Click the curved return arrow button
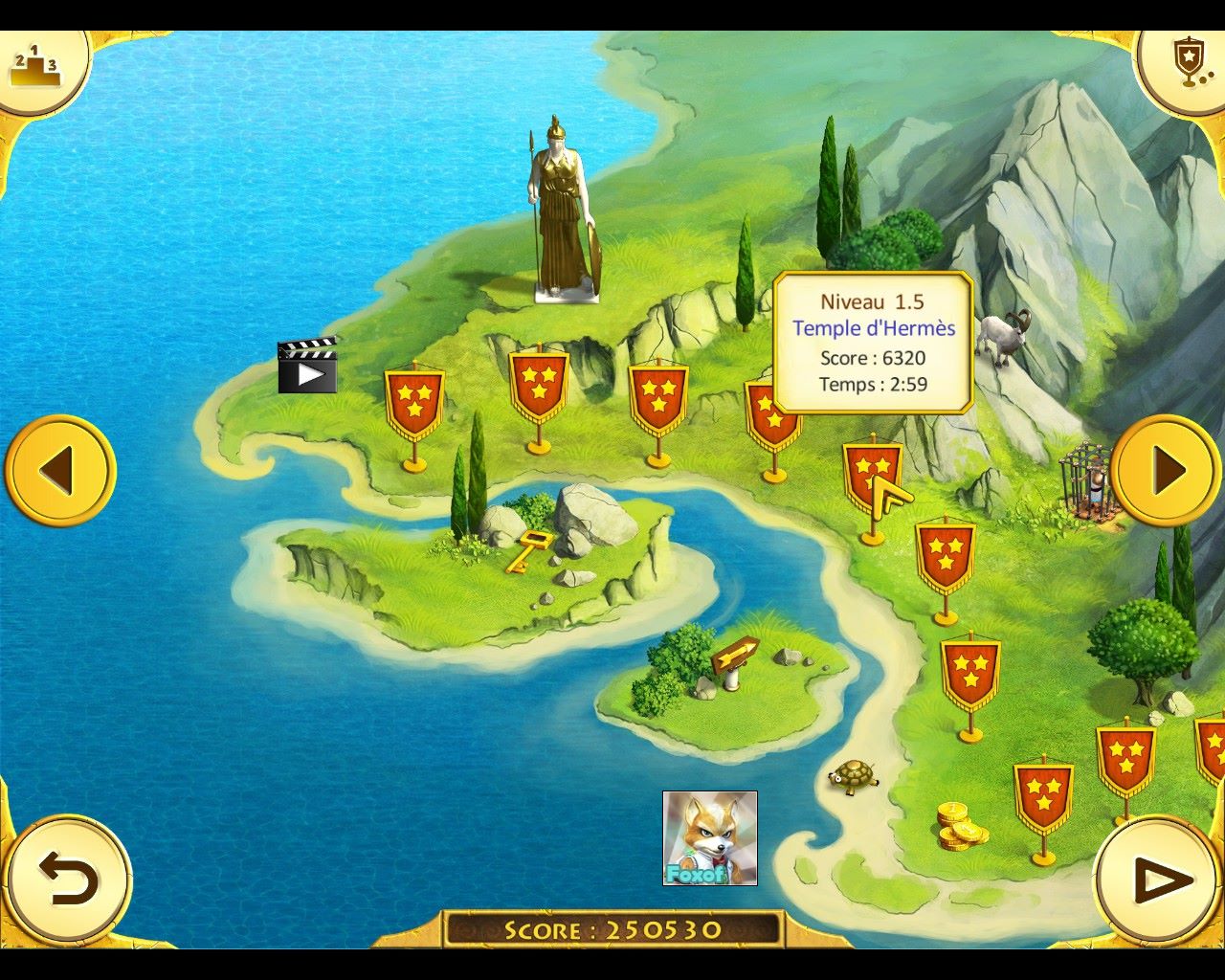This screenshot has height=980, width=1225. (x=67, y=880)
